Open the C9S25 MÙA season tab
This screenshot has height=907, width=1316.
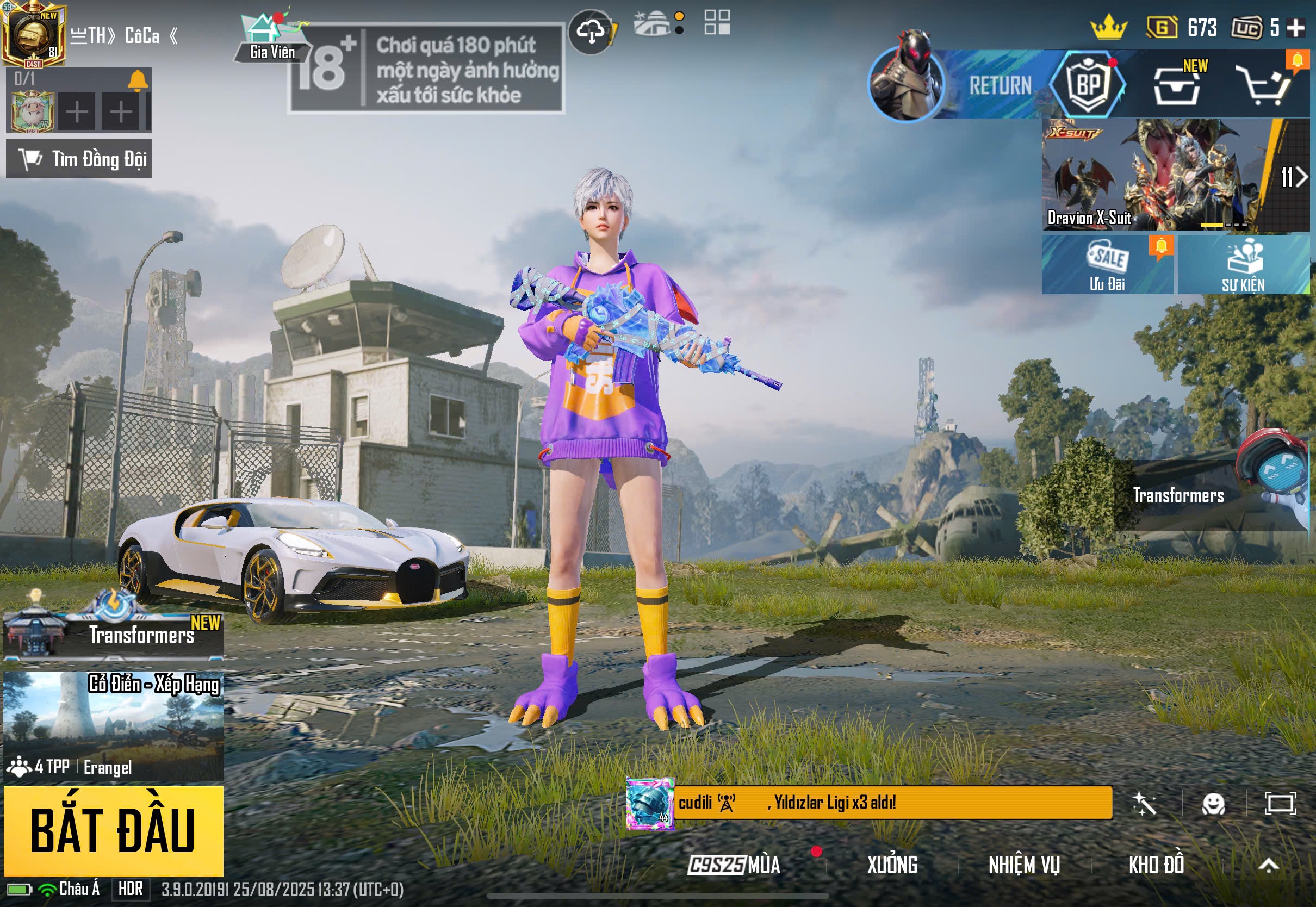click(x=734, y=865)
